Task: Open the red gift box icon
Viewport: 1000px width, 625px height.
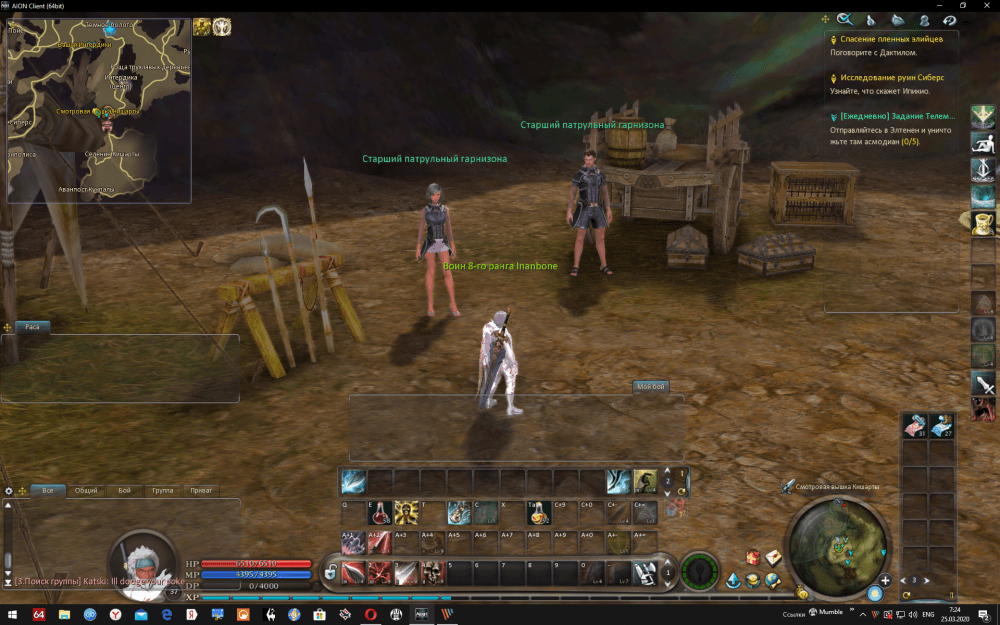Action: click(753, 557)
